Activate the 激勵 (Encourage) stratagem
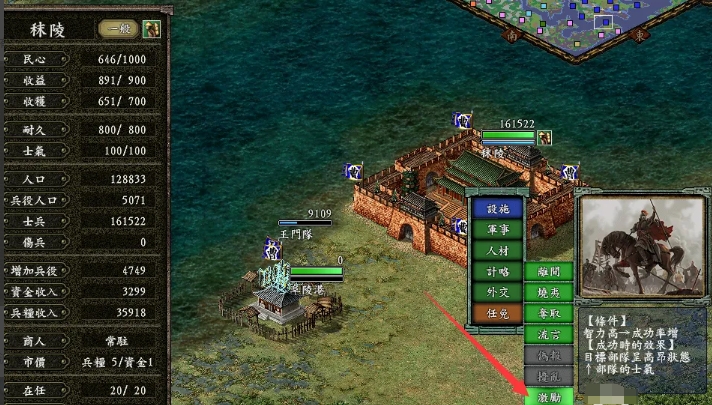The height and width of the screenshot is (405, 712). [x=549, y=397]
